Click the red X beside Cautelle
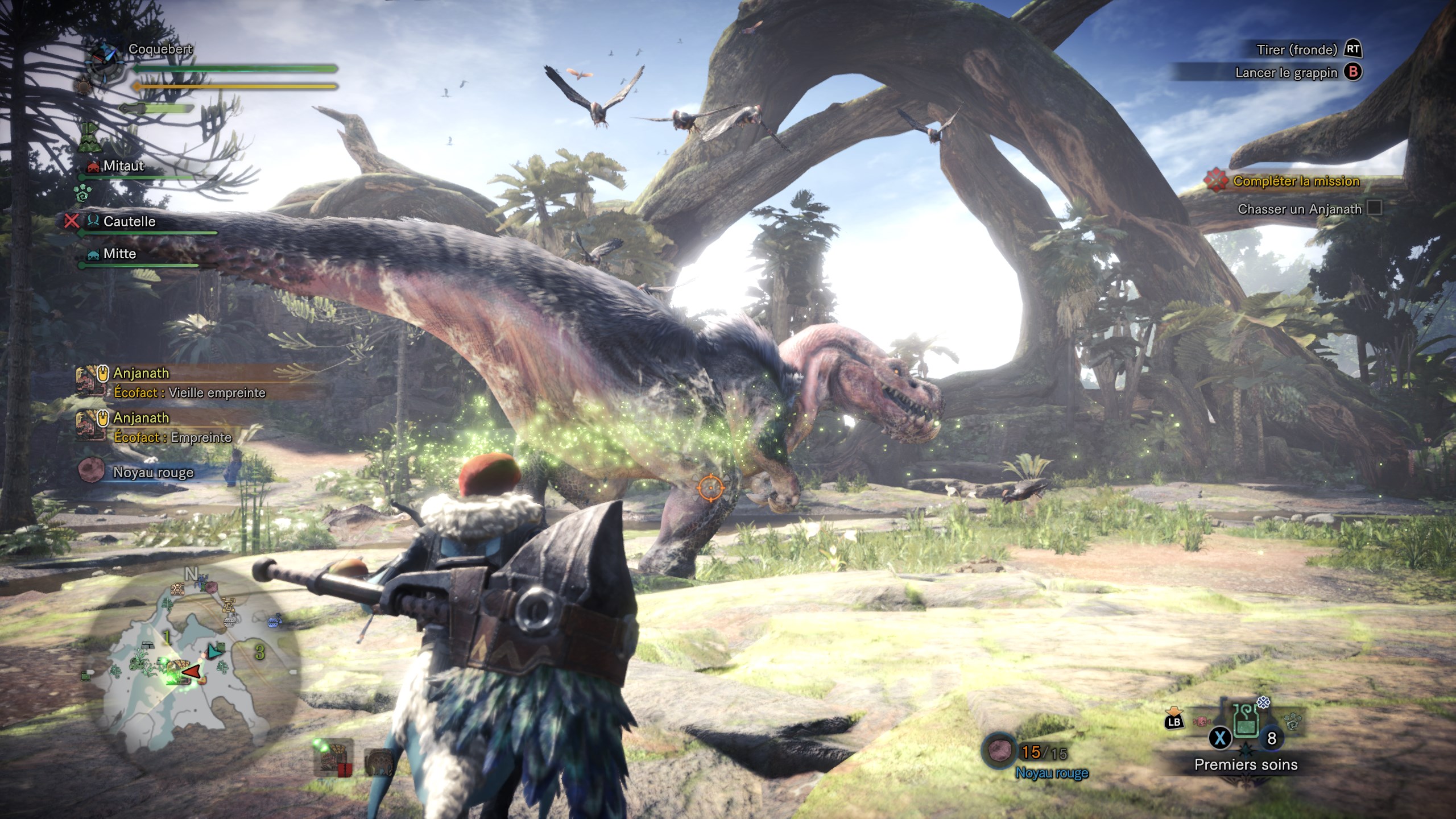This screenshot has height=819, width=1456. coord(72,221)
